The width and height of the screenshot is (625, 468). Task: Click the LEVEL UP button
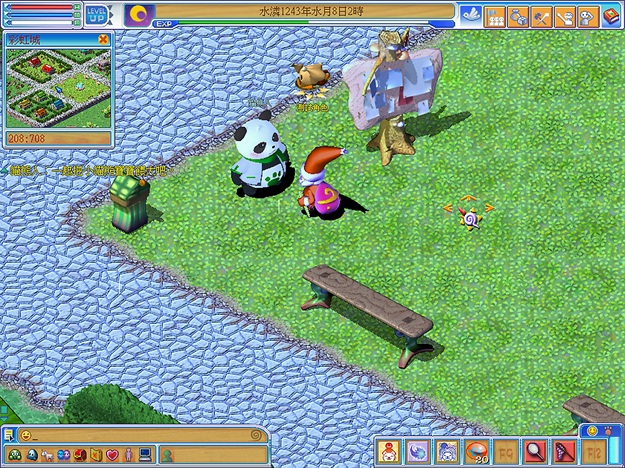(x=99, y=16)
